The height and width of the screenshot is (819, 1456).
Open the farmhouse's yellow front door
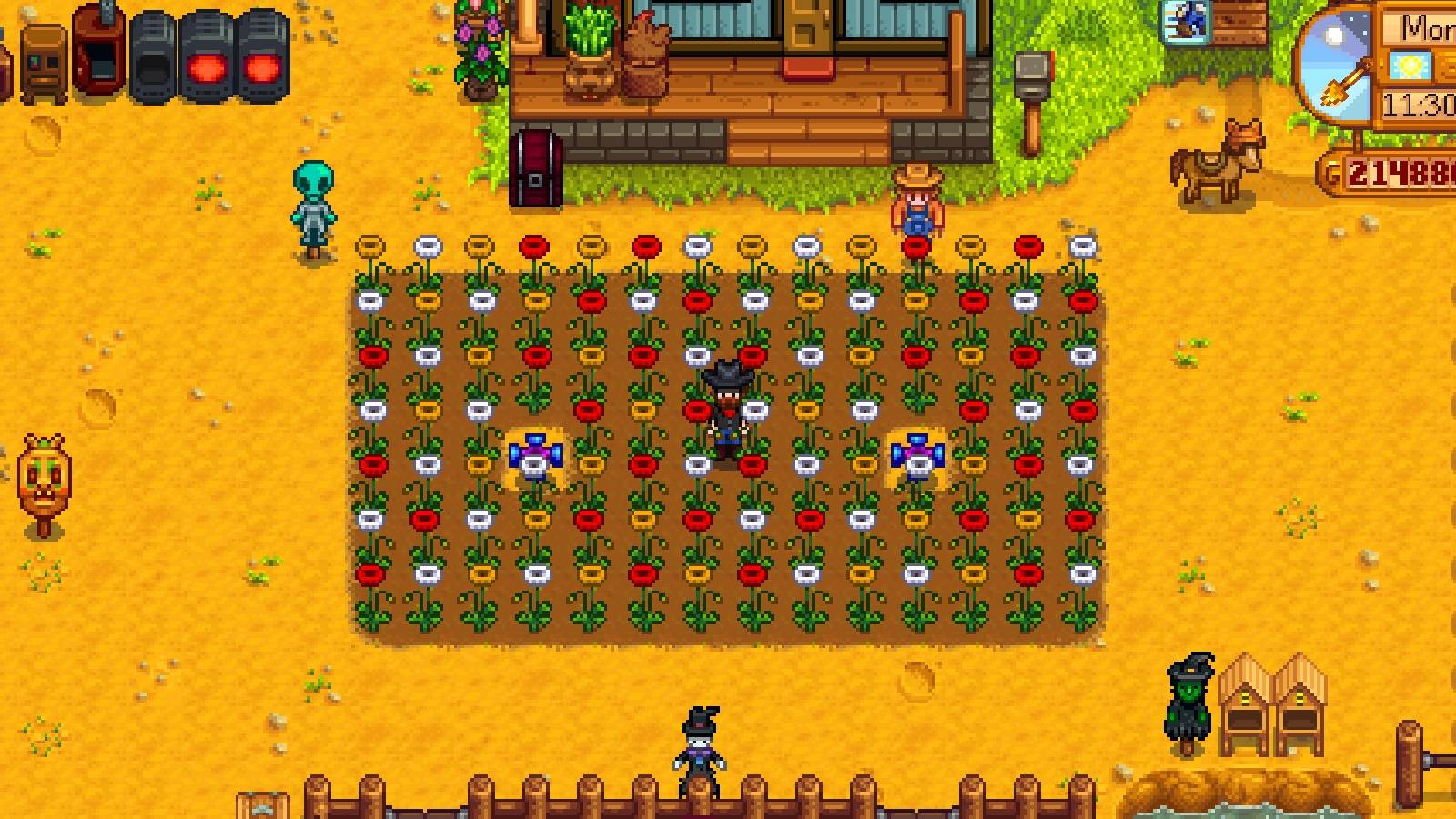coord(810,27)
